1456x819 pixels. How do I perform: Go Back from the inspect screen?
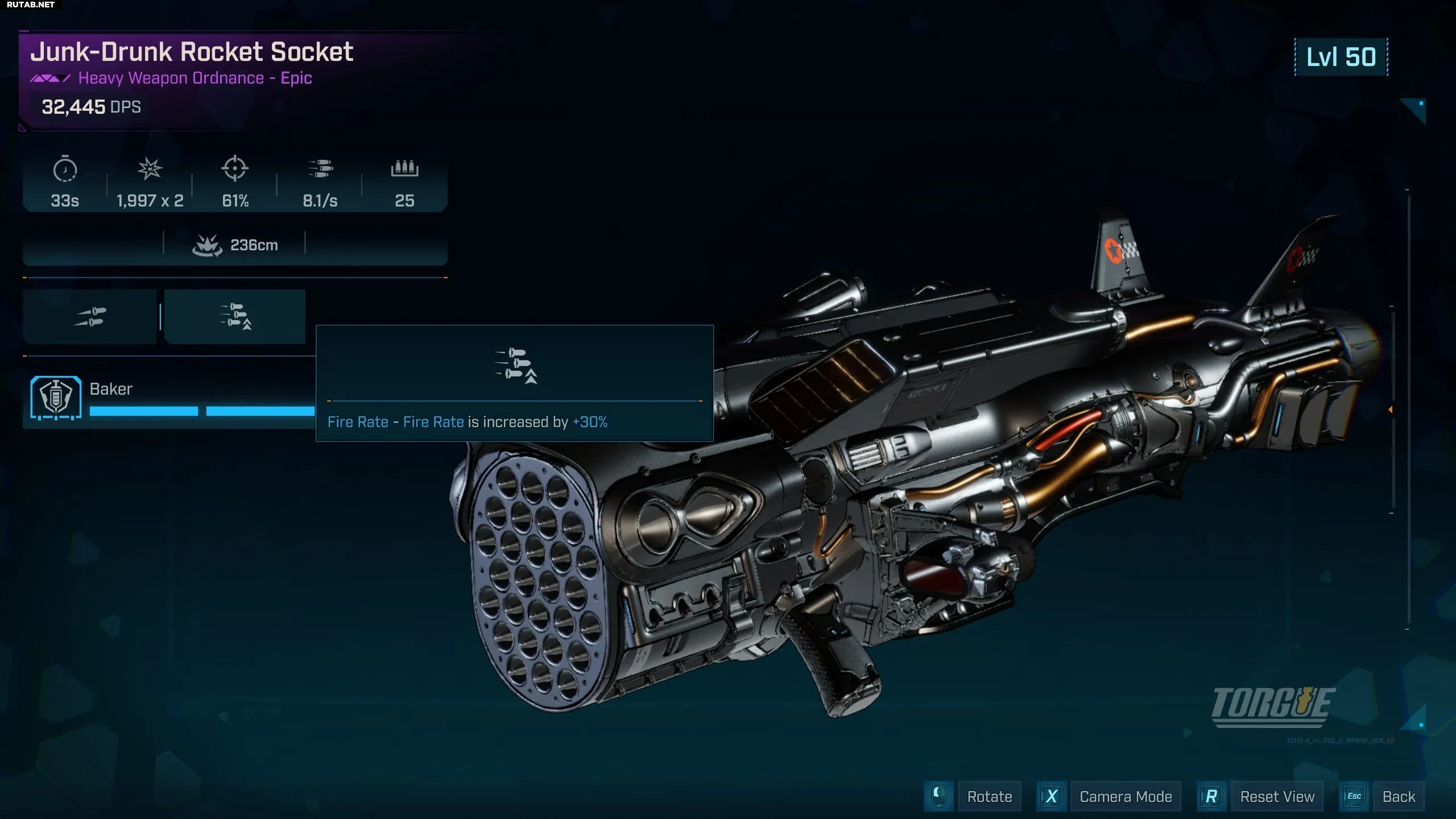pos(1398,796)
